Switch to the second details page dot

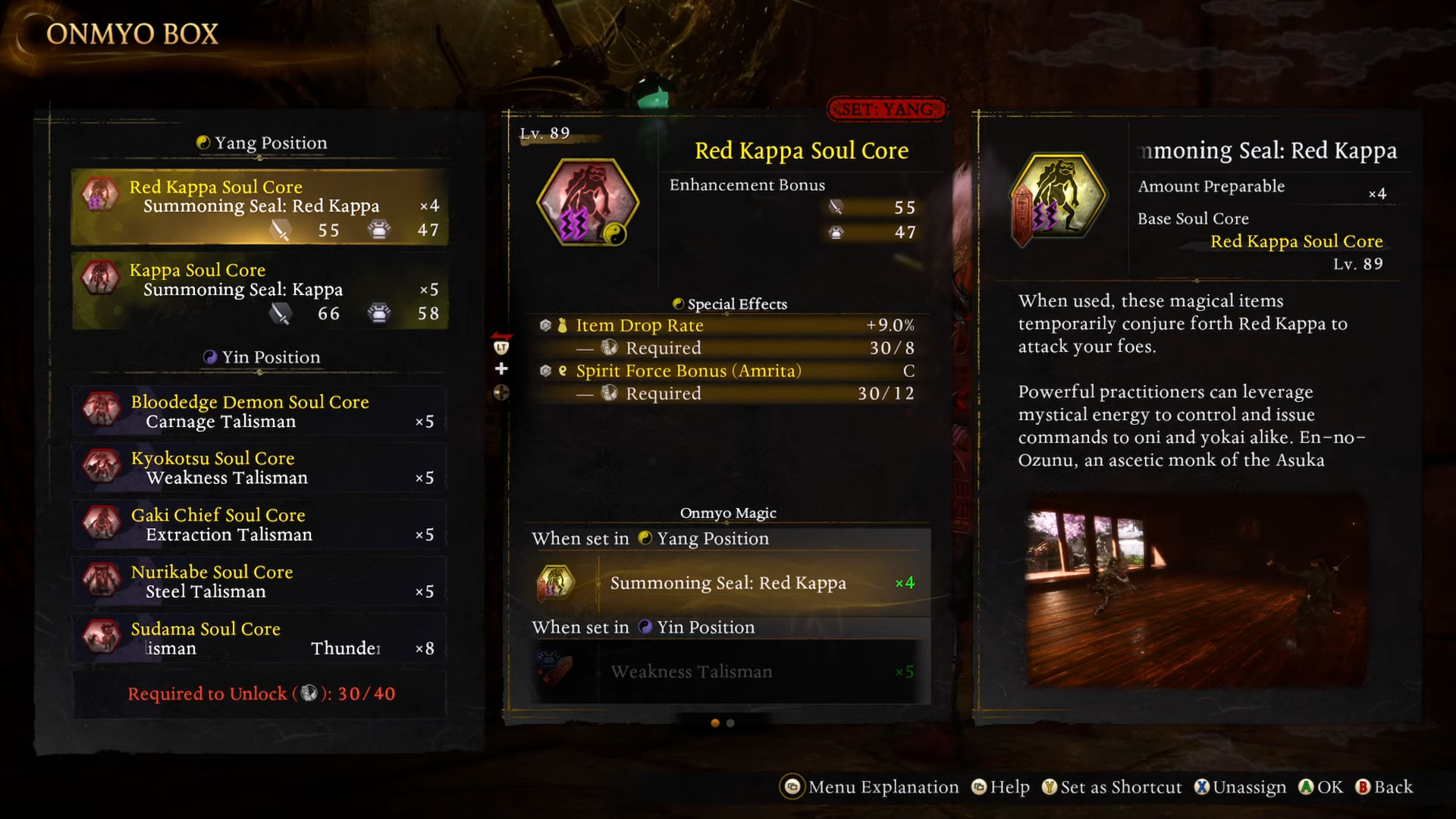(730, 723)
